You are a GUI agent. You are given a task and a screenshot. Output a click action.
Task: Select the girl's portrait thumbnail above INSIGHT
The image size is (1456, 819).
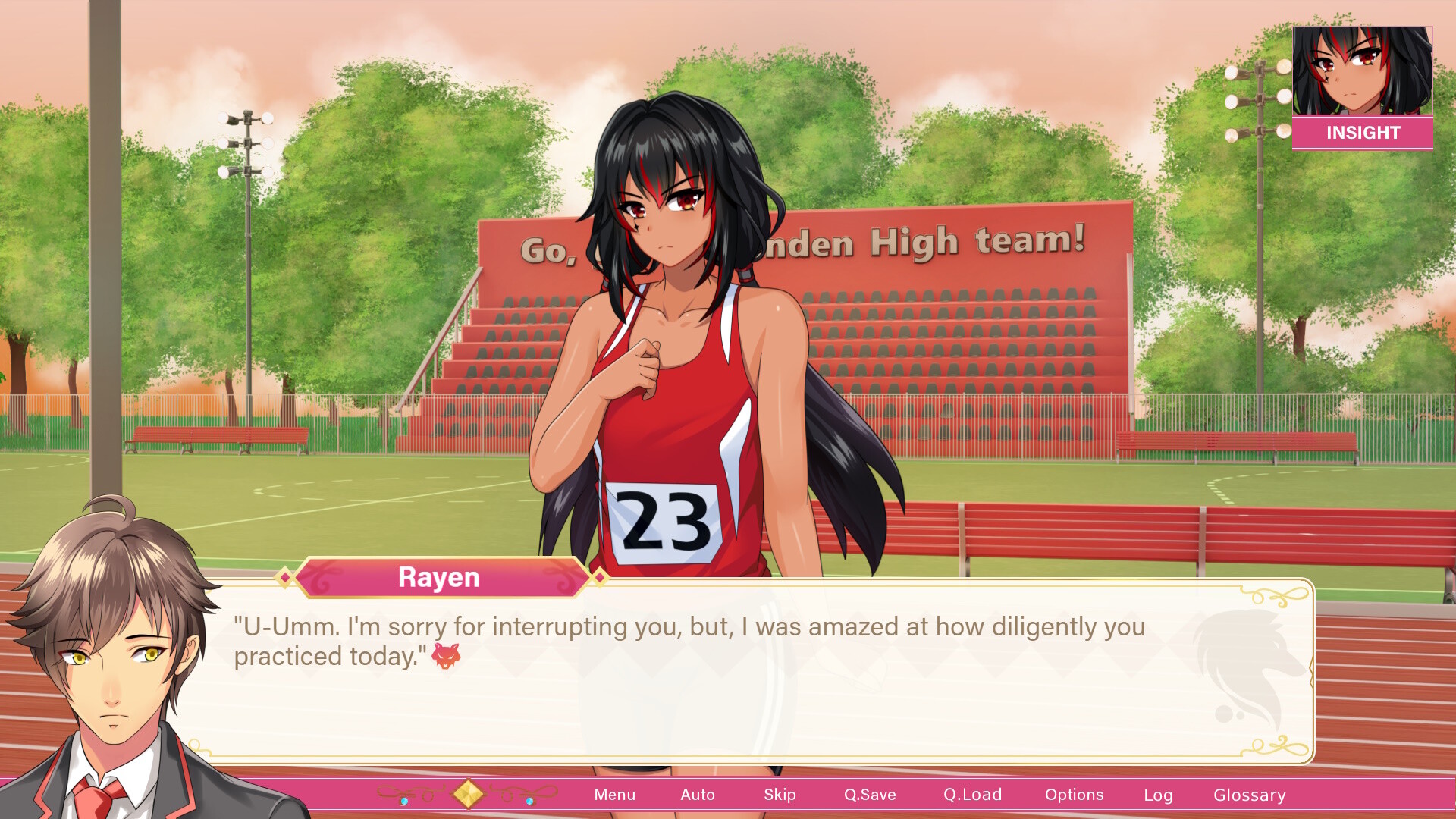click(x=1362, y=71)
